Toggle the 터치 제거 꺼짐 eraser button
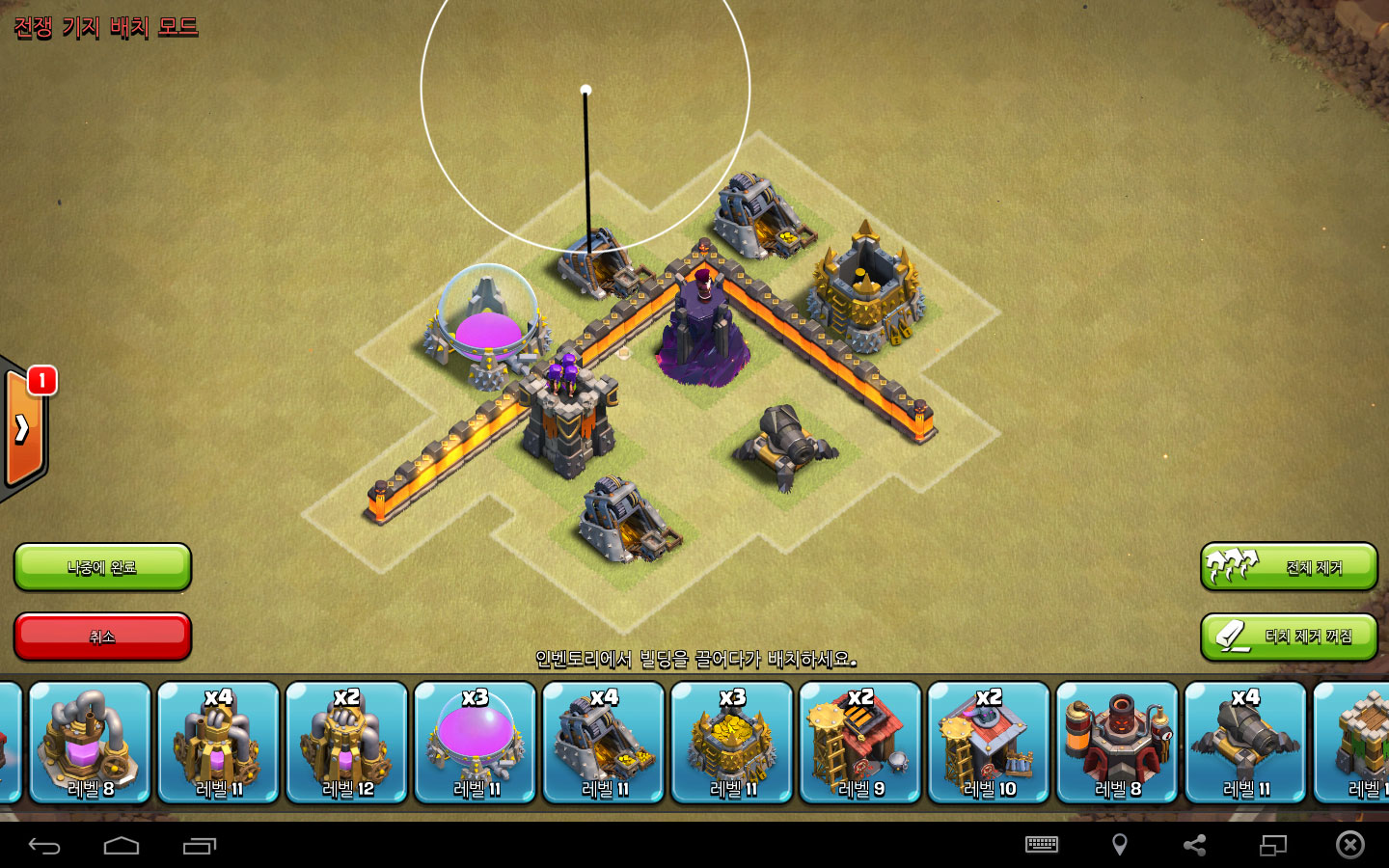 tap(1289, 637)
